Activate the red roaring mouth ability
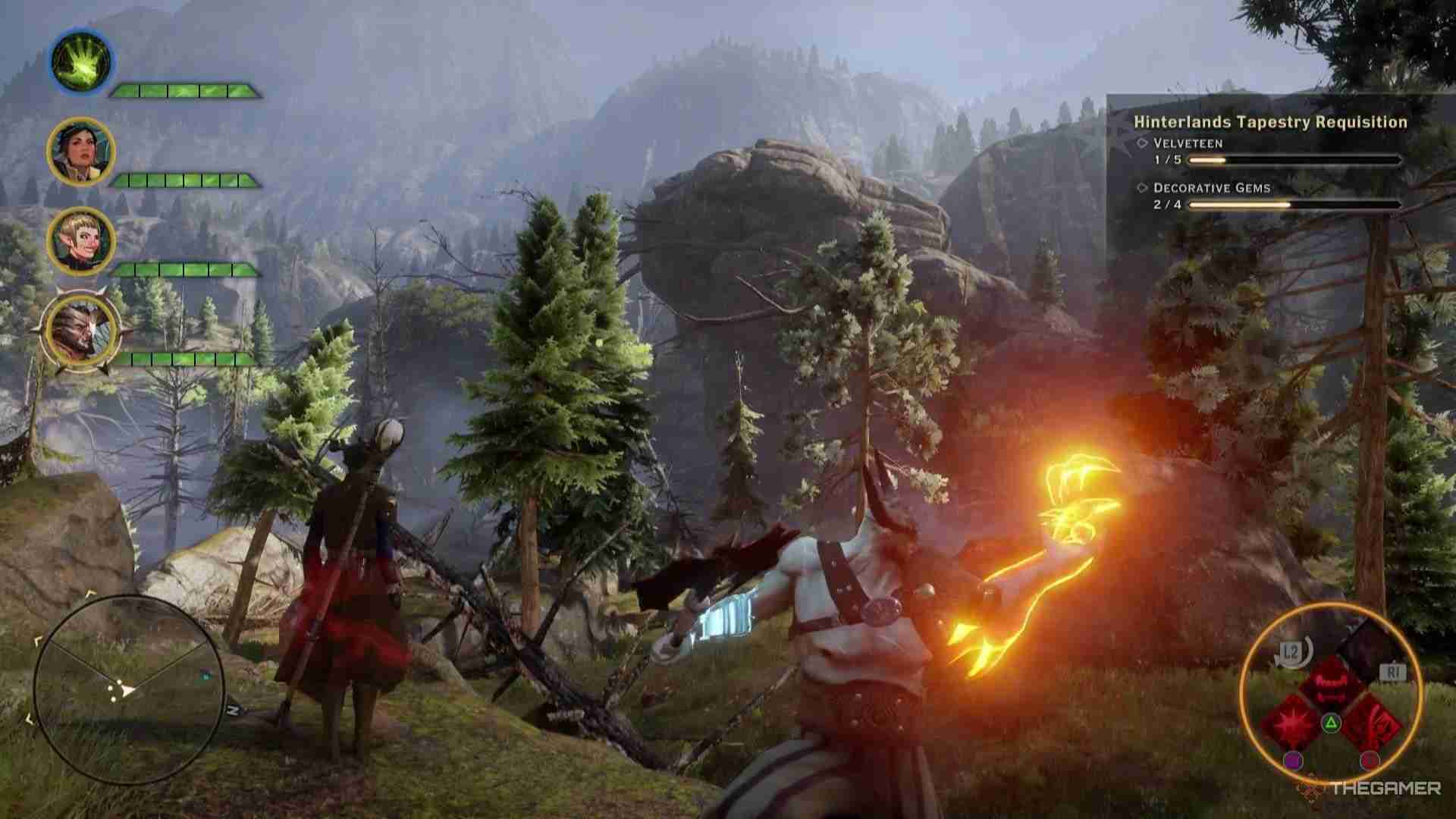 click(1330, 682)
